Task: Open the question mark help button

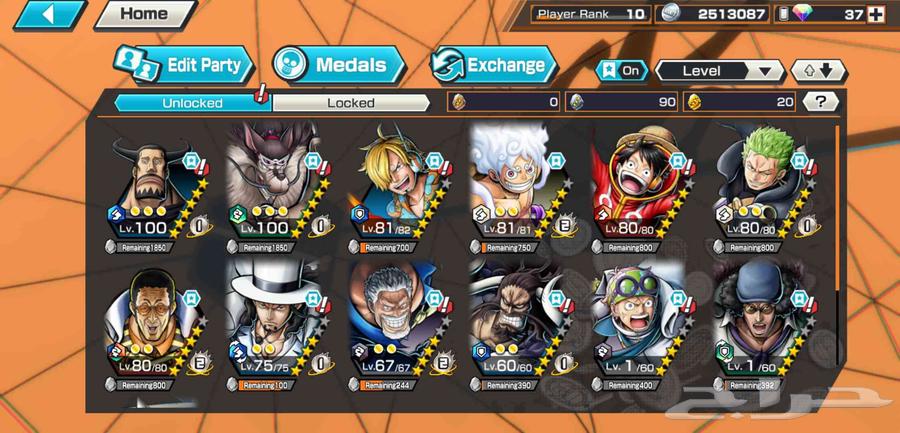Action: 820,101
